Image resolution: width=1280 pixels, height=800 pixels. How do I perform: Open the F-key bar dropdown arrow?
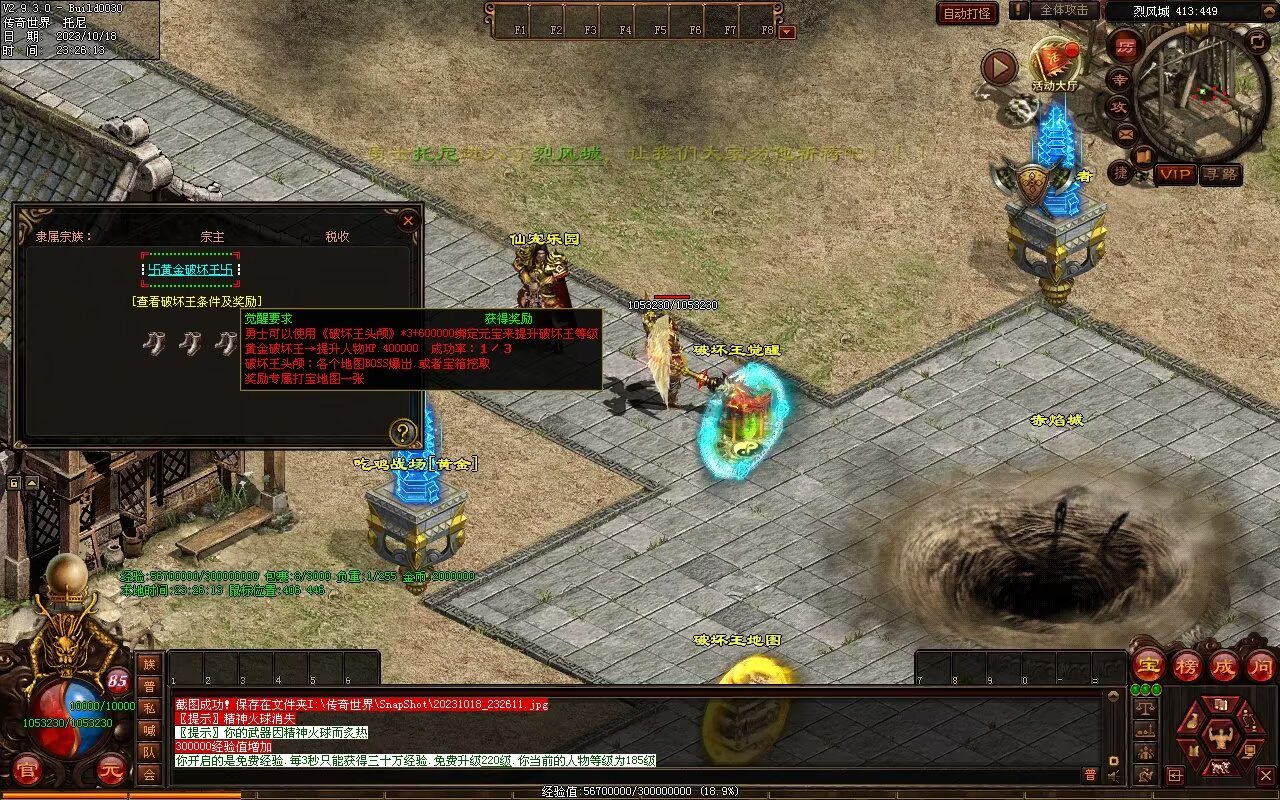(x=787, y=31)
